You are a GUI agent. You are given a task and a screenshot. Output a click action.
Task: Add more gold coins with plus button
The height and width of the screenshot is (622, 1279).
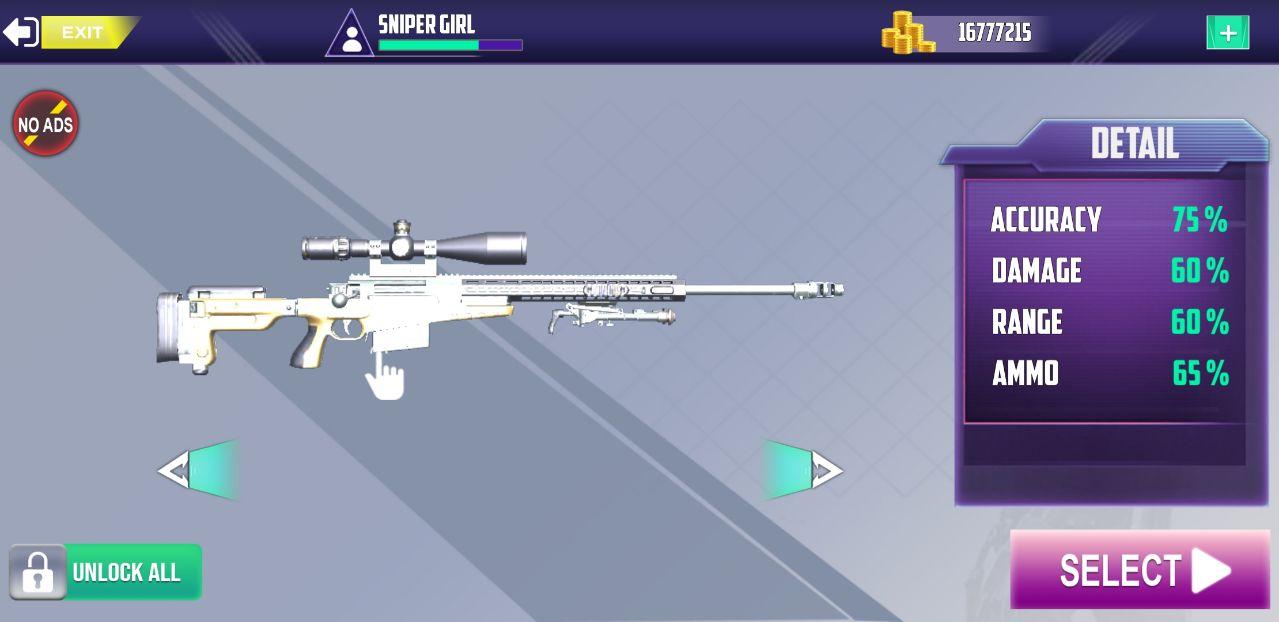pos(1227,33)
